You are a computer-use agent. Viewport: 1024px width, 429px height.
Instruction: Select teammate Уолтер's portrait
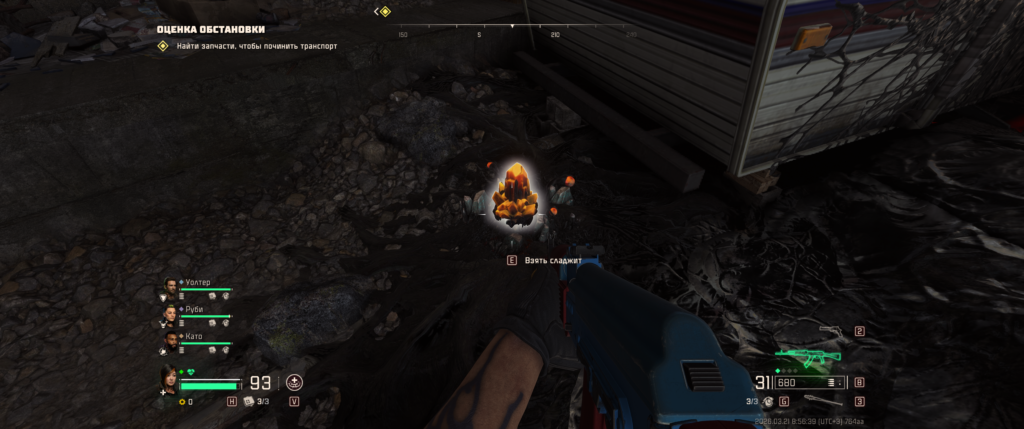pyautogui.click(x=170, y=285)
